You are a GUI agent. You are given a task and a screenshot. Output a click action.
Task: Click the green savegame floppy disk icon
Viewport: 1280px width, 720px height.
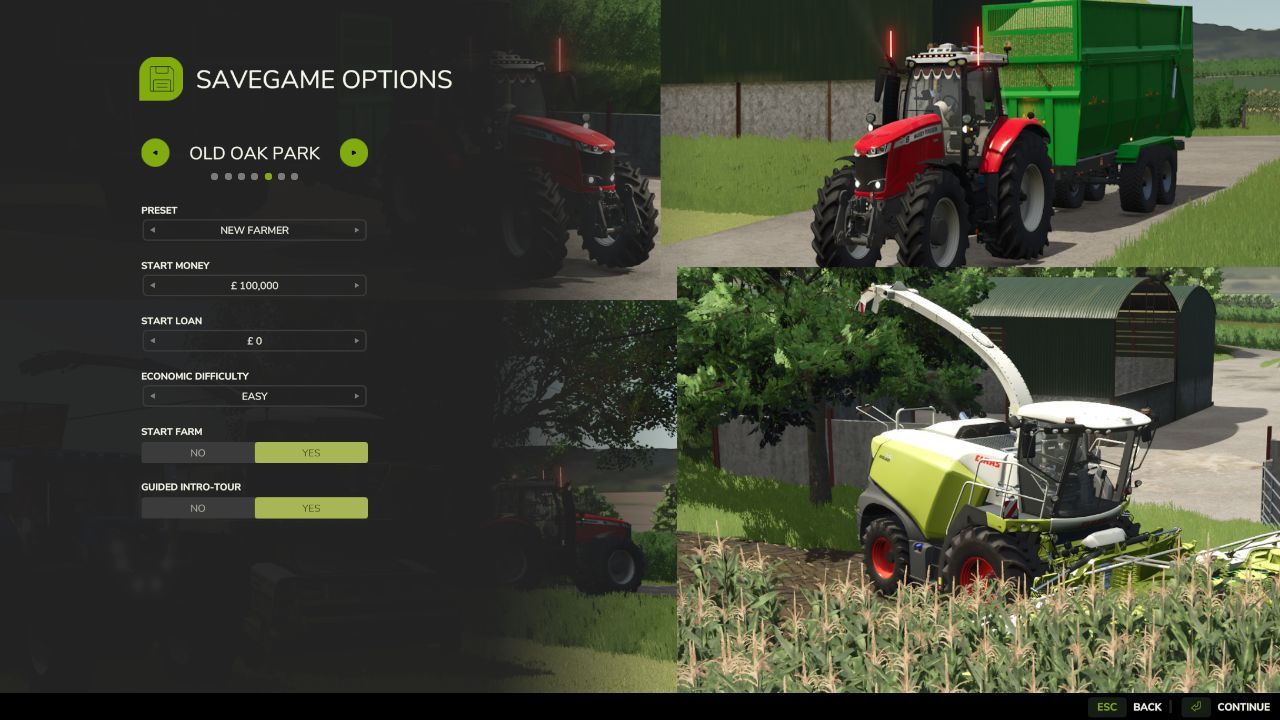[x=160, y=79]
